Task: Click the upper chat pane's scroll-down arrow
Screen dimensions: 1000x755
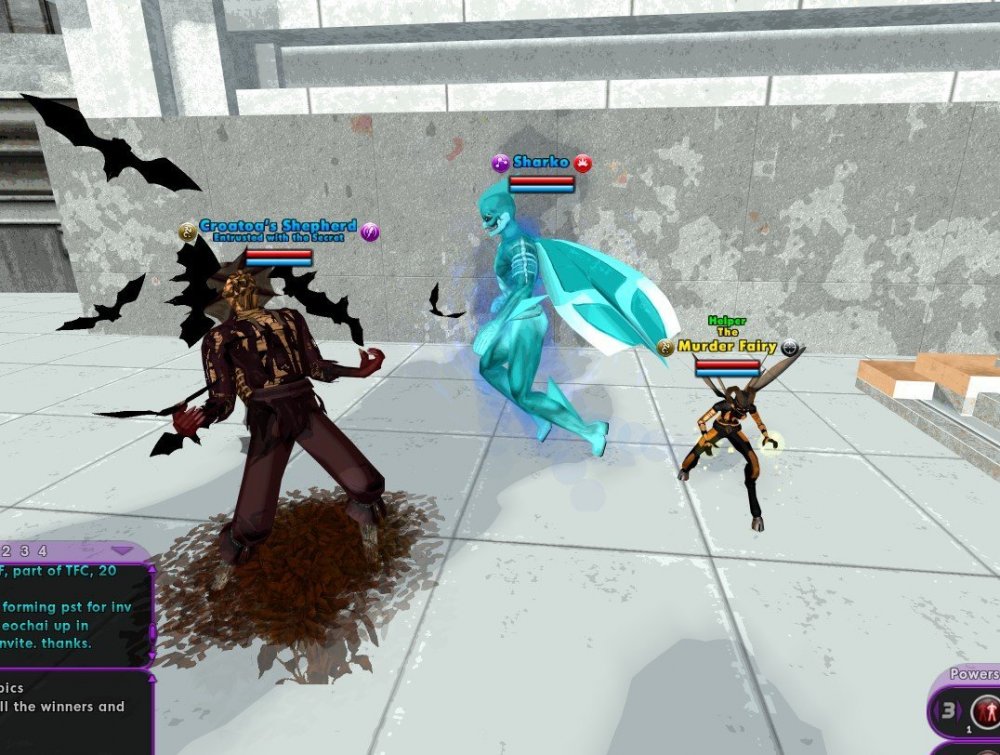Action: 152,656
